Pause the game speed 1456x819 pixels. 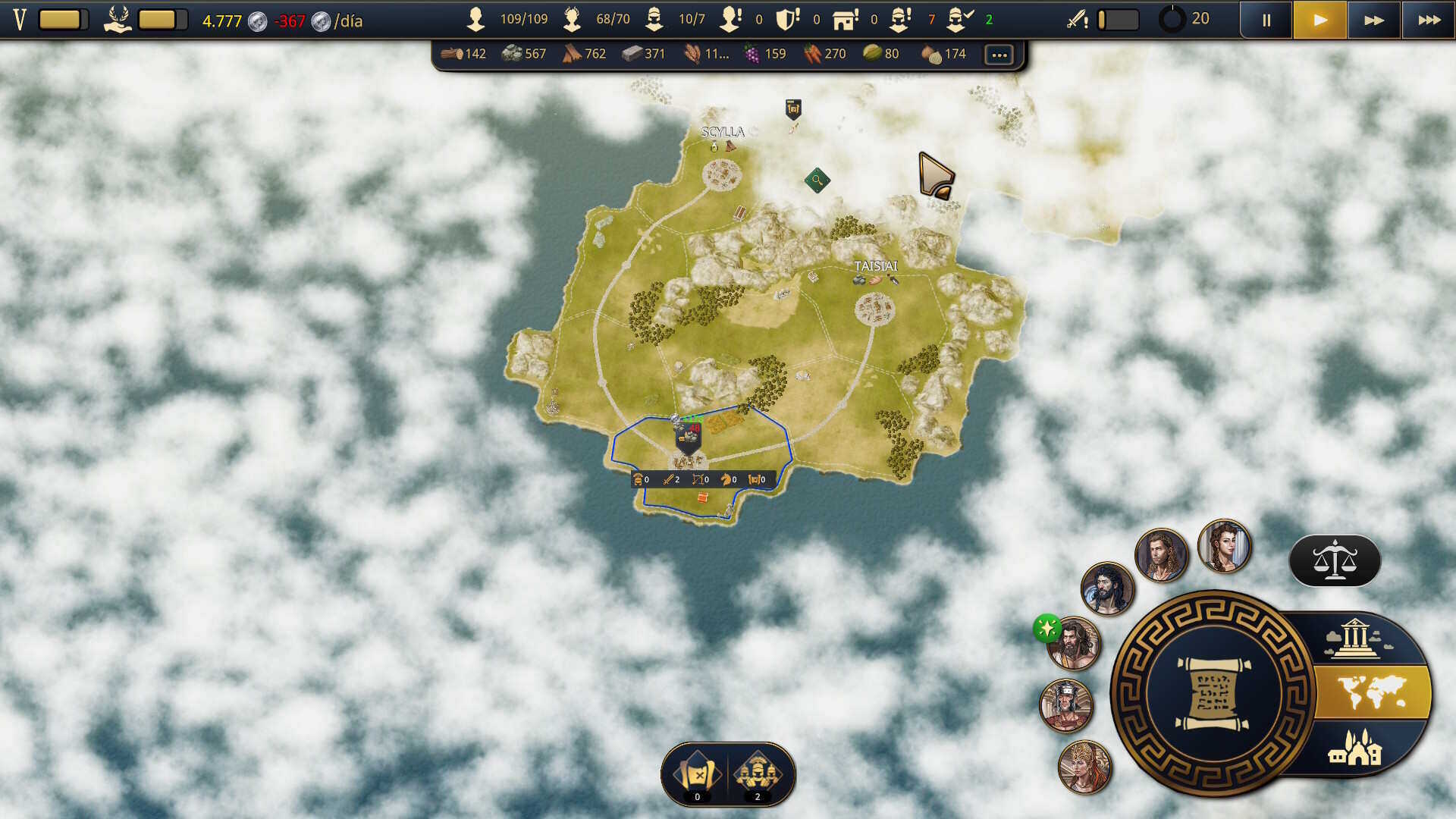click(x=1266, y=20)
